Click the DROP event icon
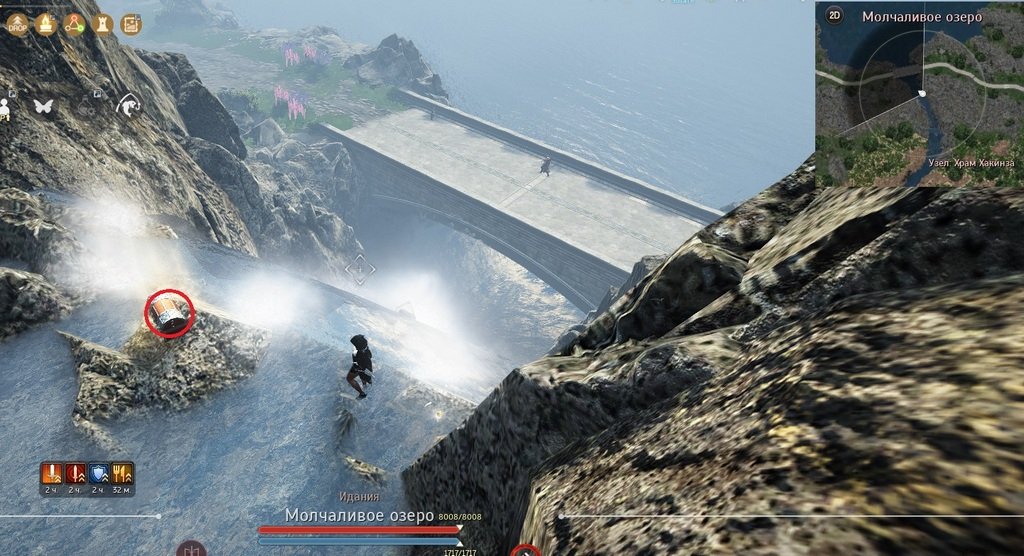The height and width of the screenshot is (556, 1024). pos(17,24)
